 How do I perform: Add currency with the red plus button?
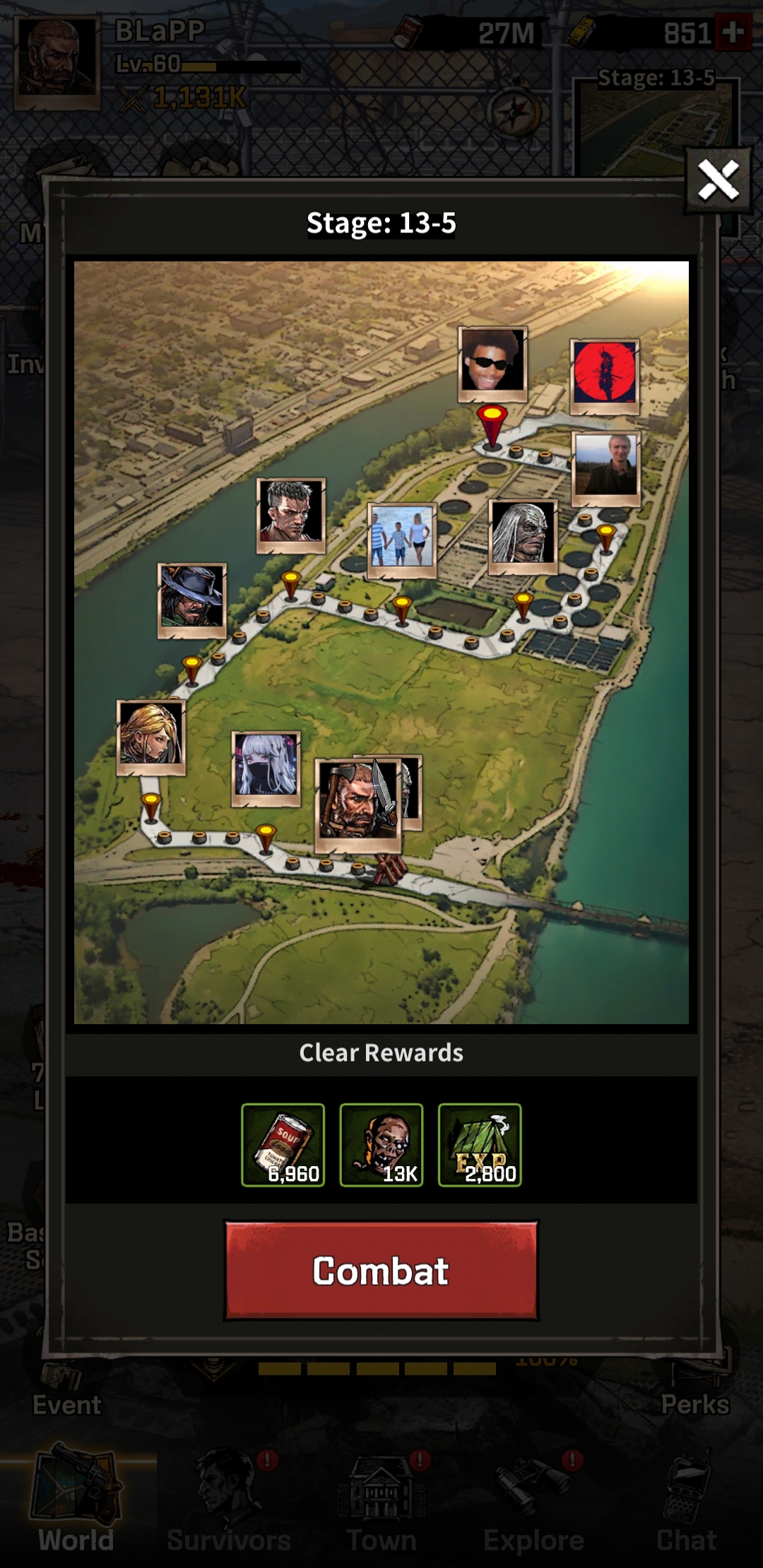point(733,32)
